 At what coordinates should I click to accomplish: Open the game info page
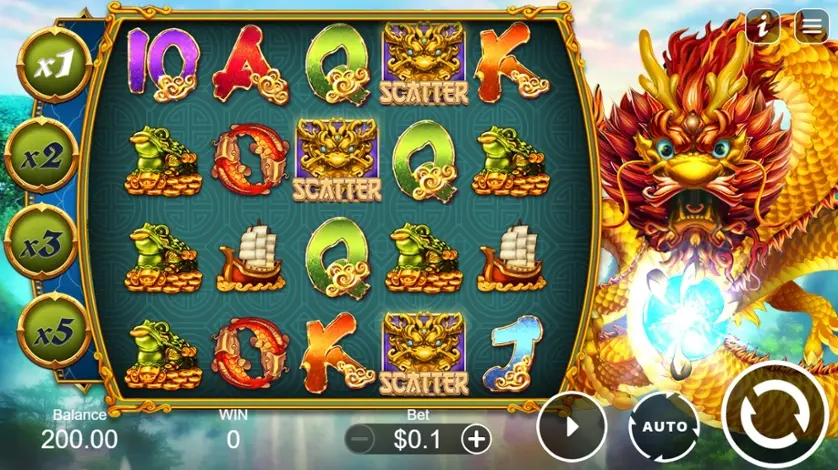pos(763,27)
